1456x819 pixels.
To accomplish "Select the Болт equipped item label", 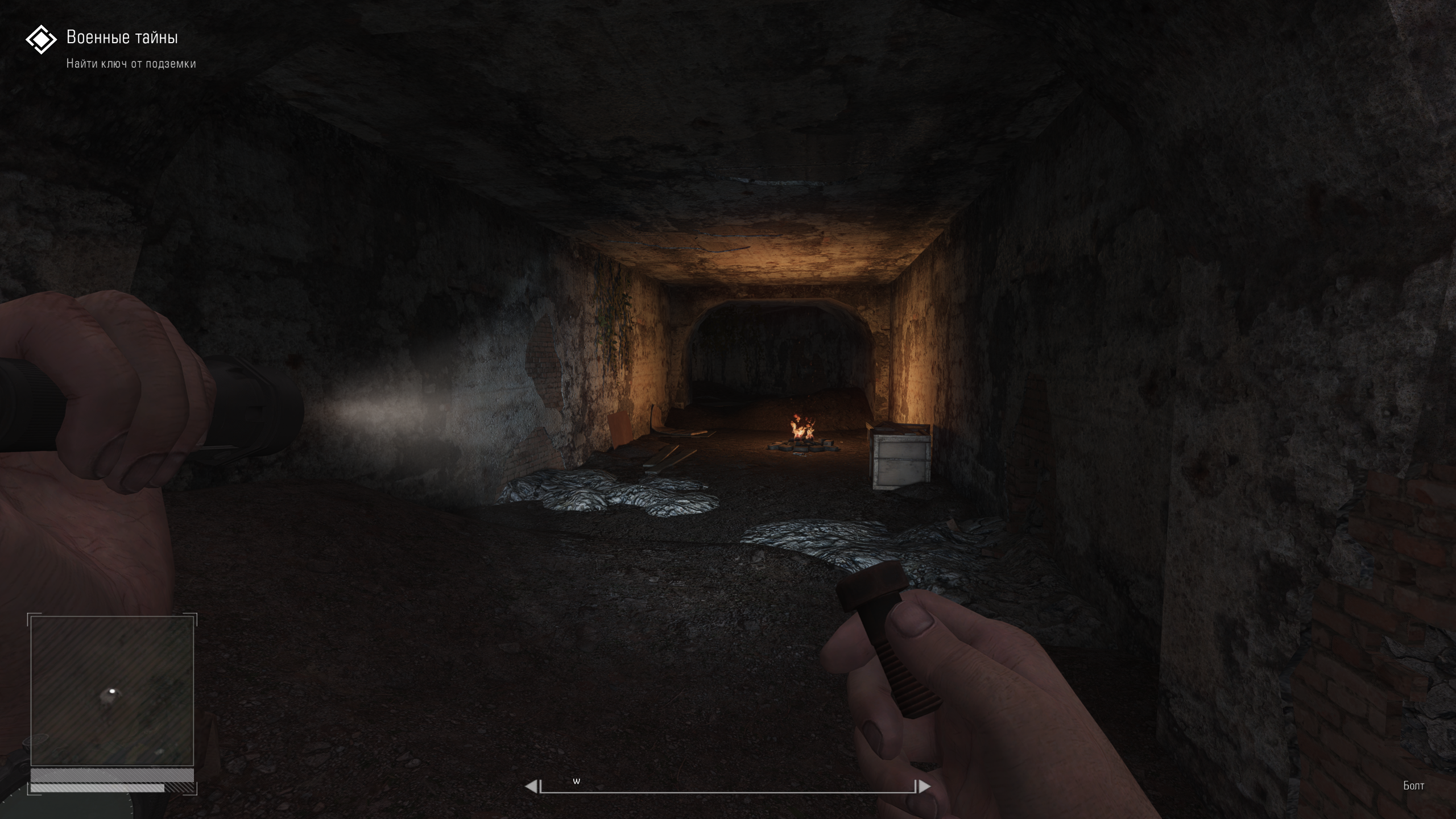I will 1413,786.
